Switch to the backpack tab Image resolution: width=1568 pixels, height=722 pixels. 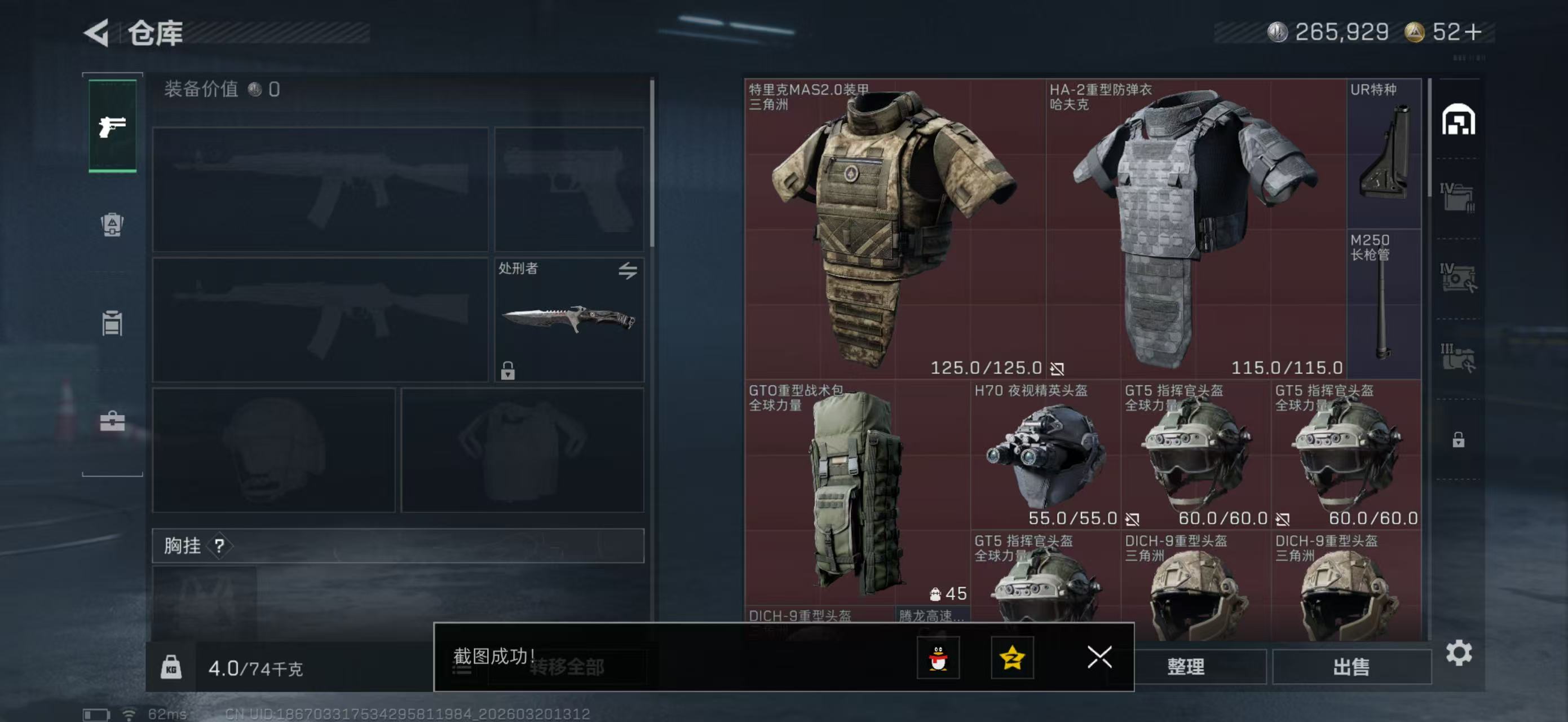[x=112, y=224]
